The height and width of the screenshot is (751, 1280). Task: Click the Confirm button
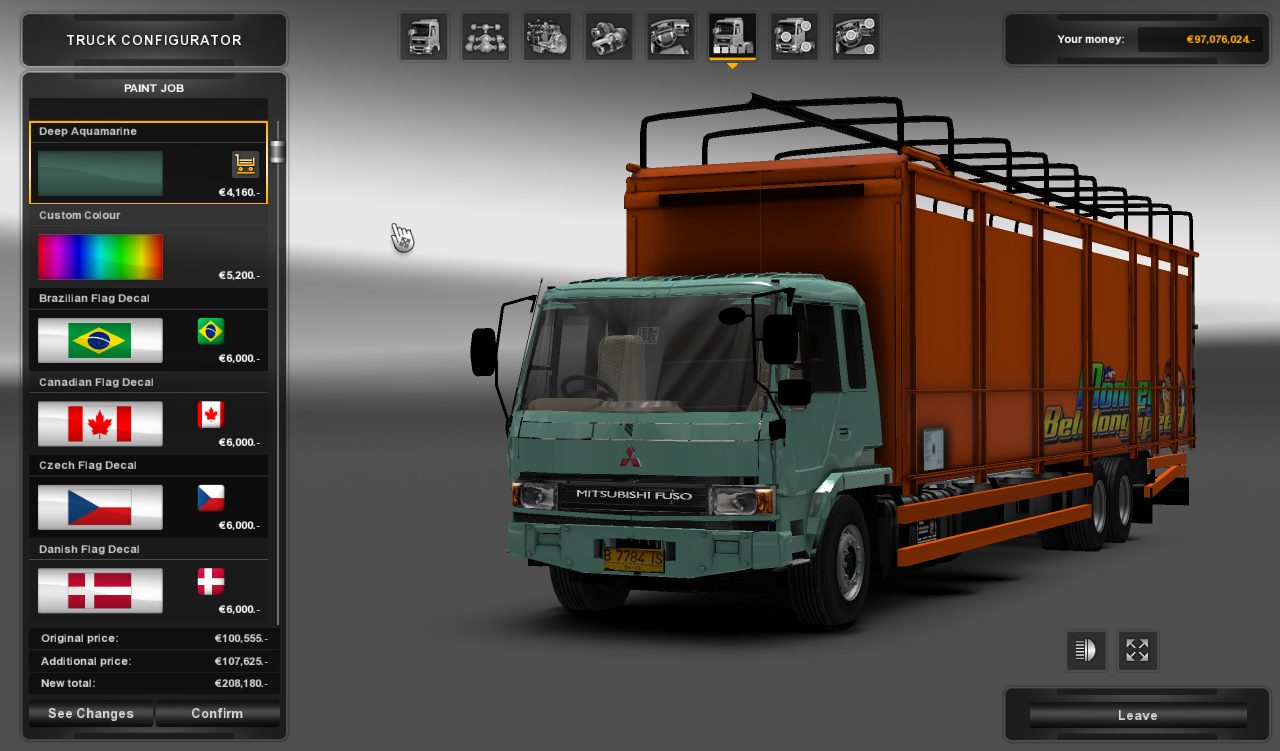click(x=217, y=713)
